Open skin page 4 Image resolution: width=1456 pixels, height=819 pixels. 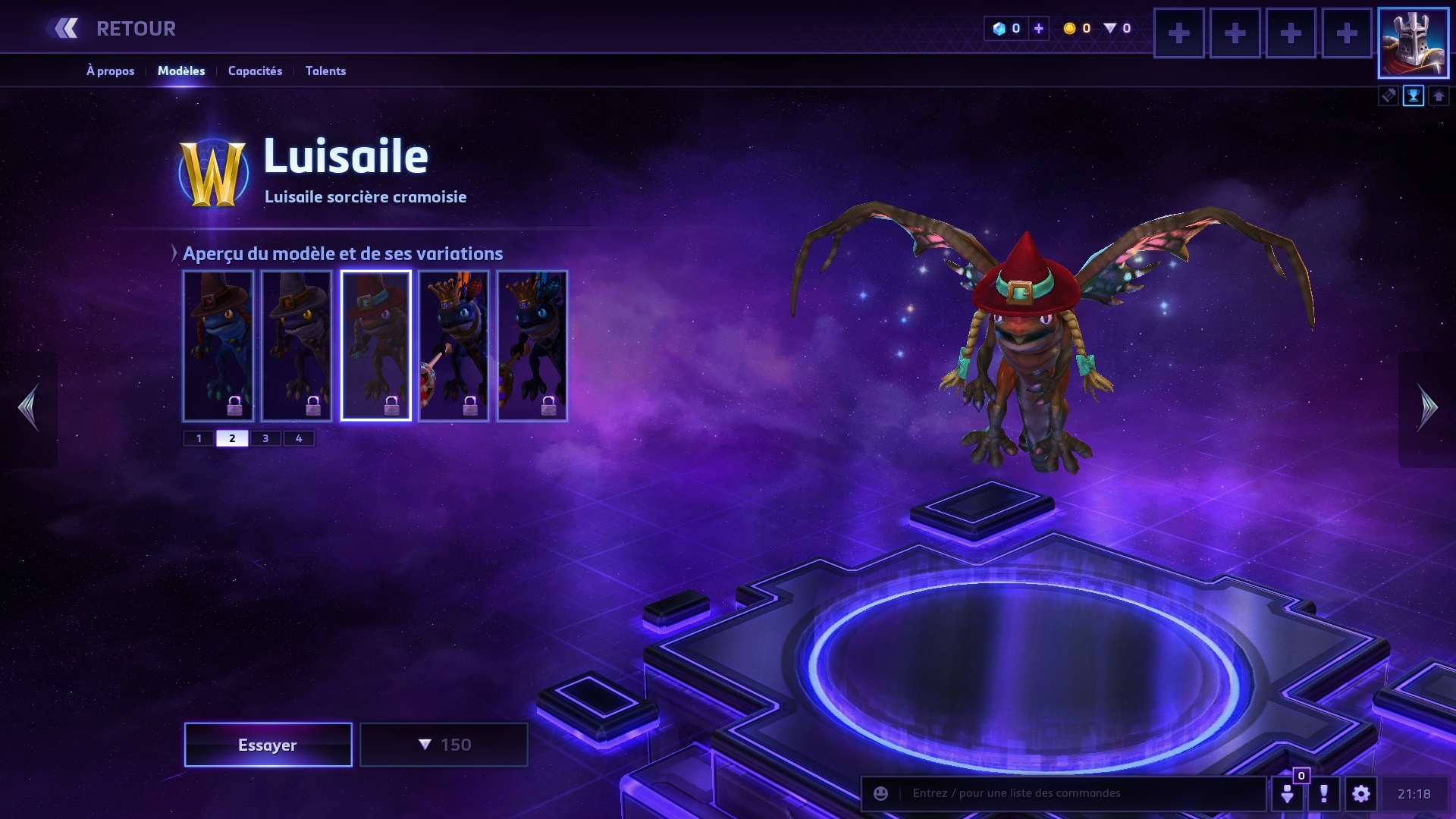coord(299,438)
